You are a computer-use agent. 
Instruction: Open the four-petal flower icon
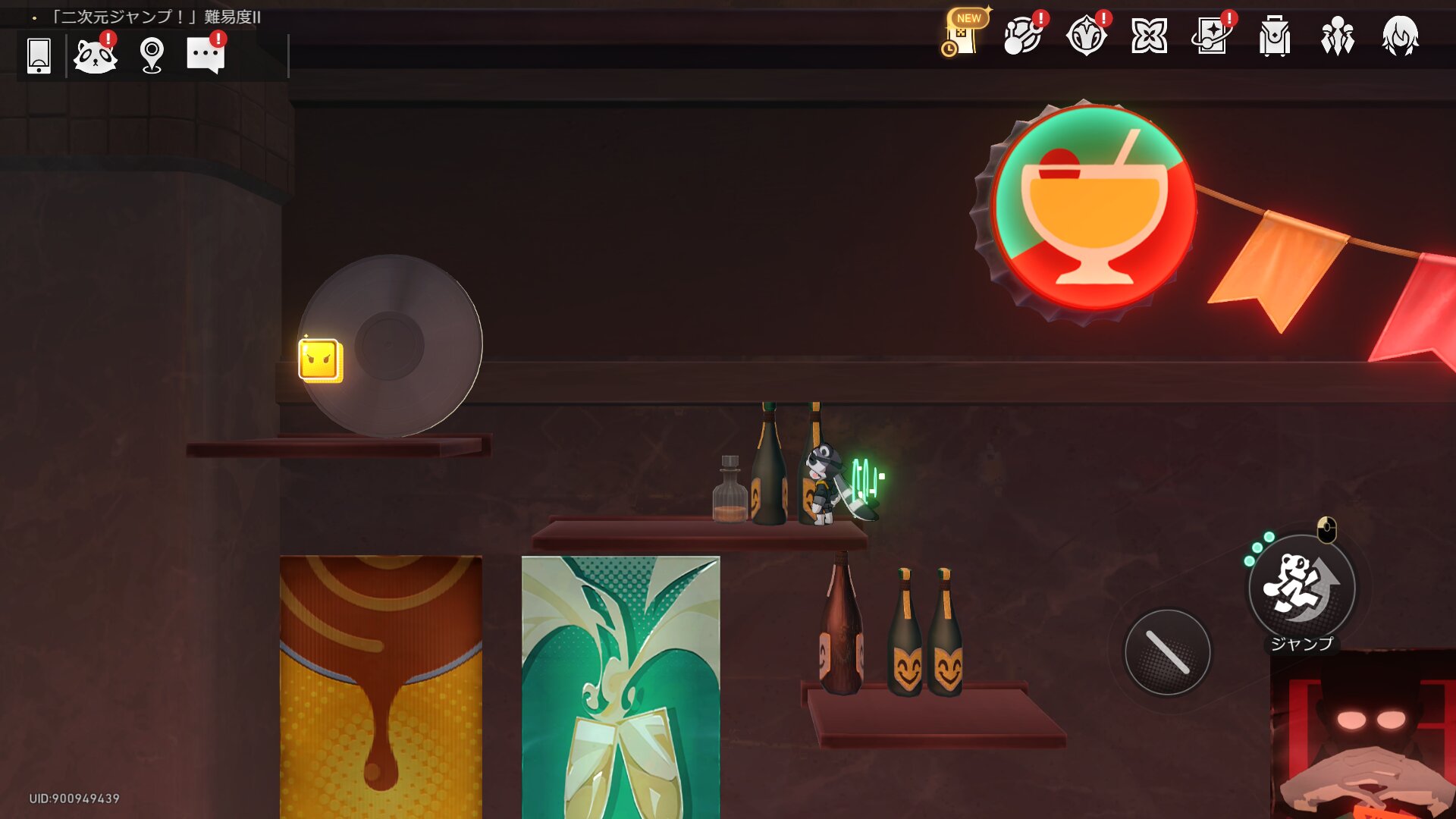tap(1149, 36)
